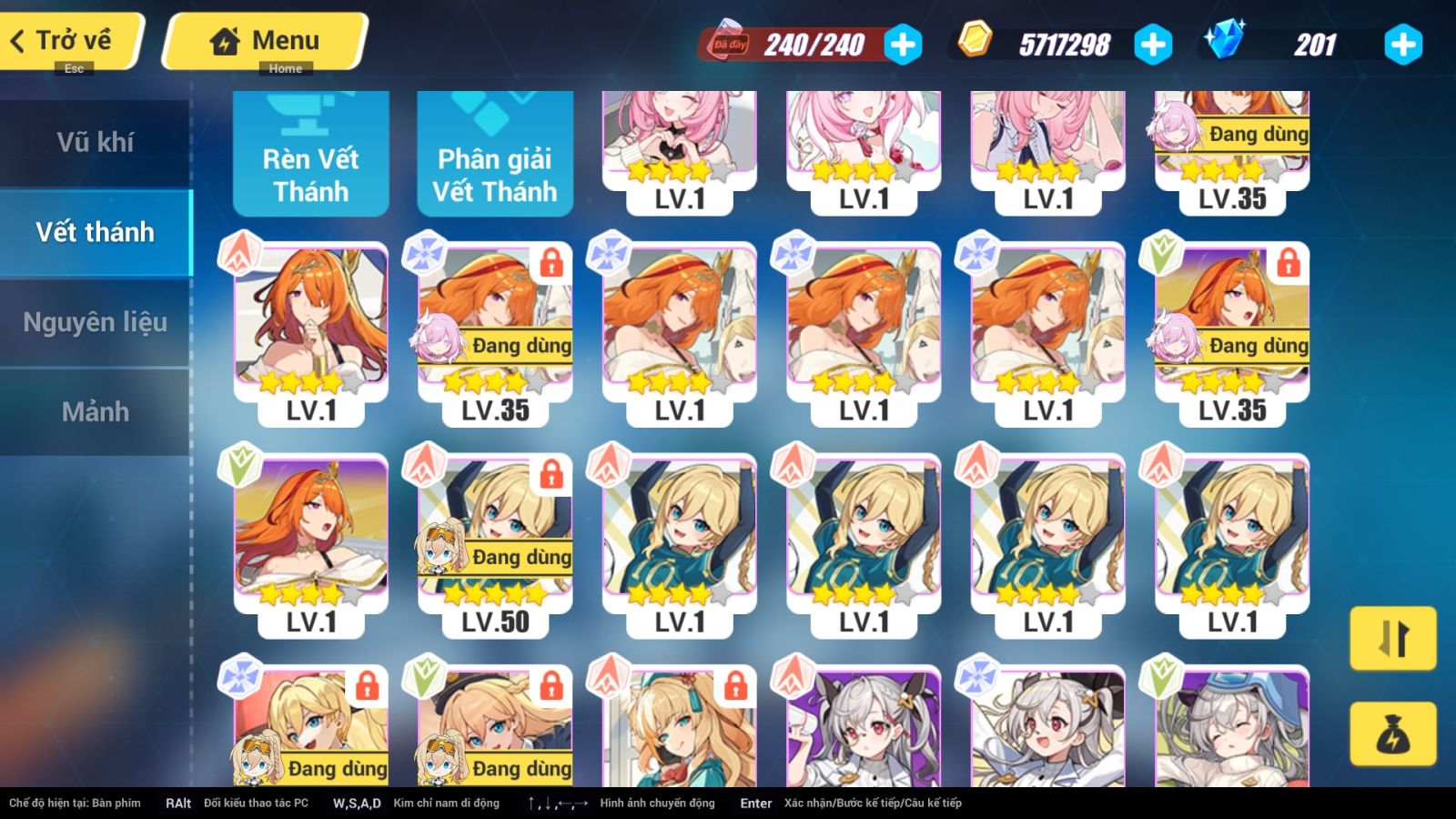Click the plus icon next to stamina 240/240
Screen dimensions: 1456x819
click(x=901, y=43)
